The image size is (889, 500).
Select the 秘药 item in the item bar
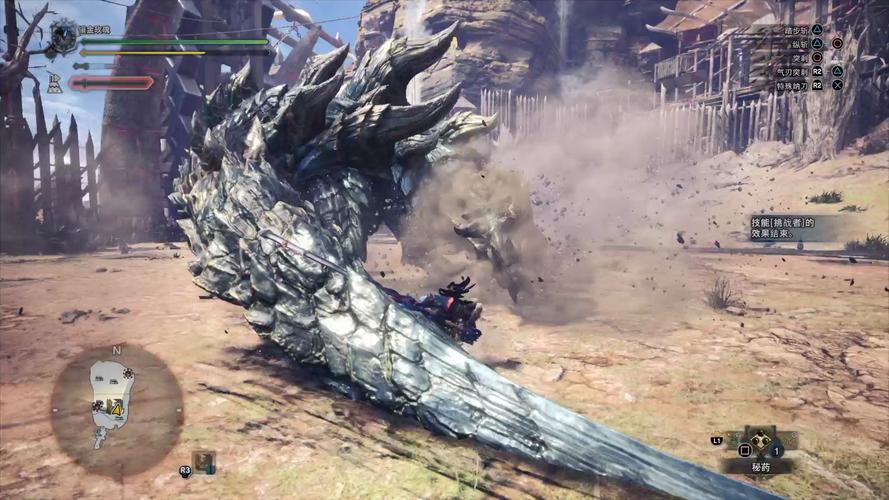click(x=763, y=442)
